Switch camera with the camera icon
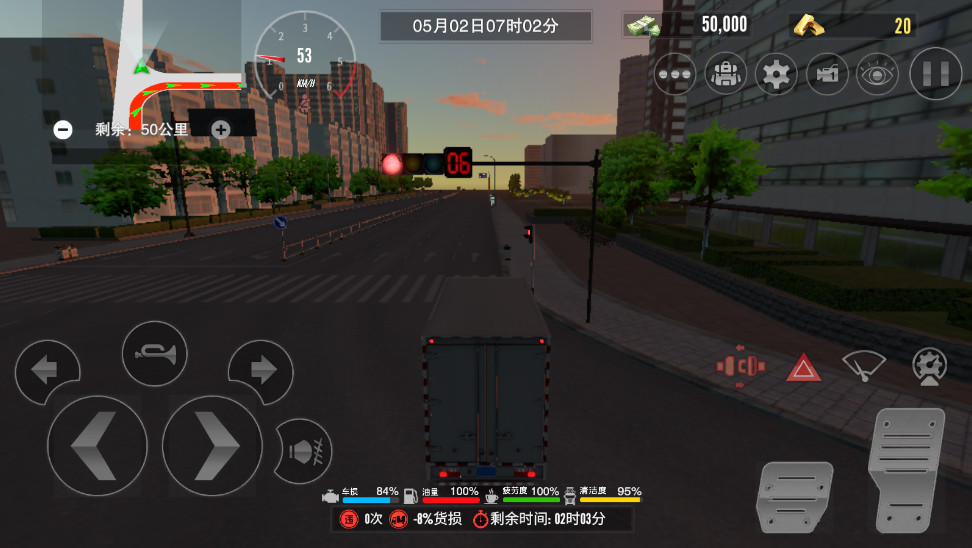Viewport: 972px width, 548px height. [827, 73]
